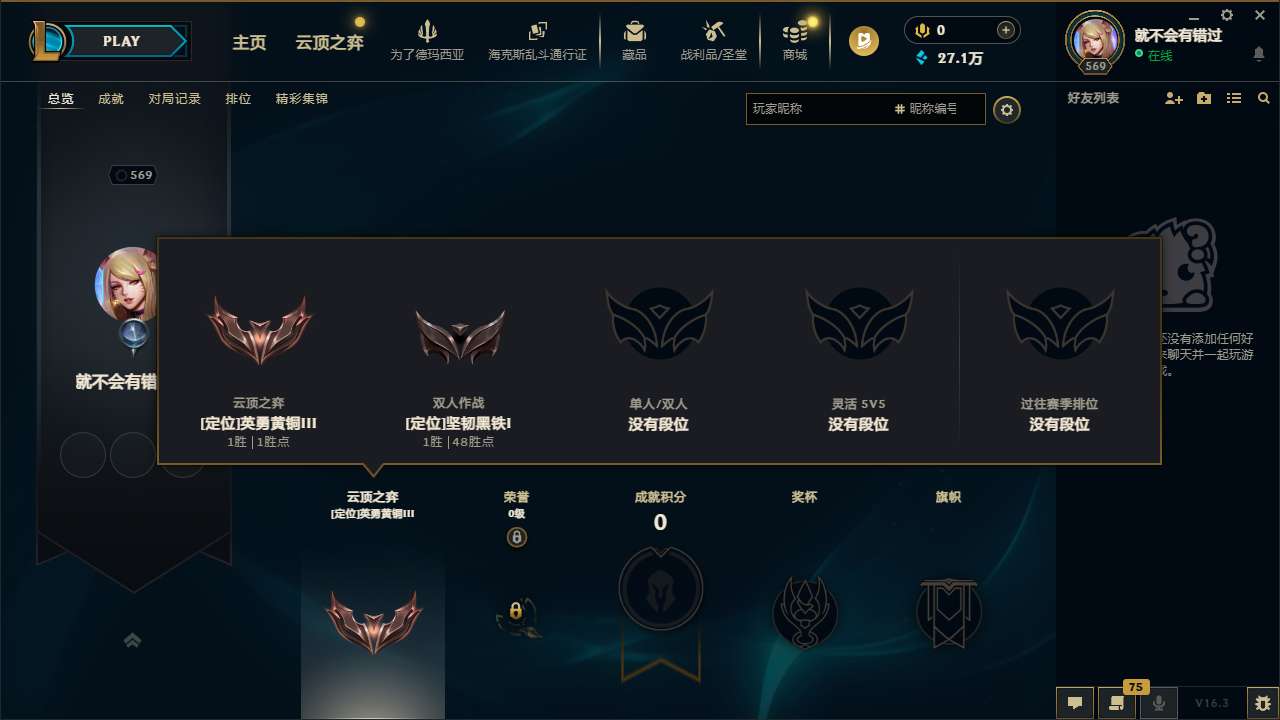The image size is (1280, 720).
Task: Click the add friend icon
Action: click(x=1172, y=98)
